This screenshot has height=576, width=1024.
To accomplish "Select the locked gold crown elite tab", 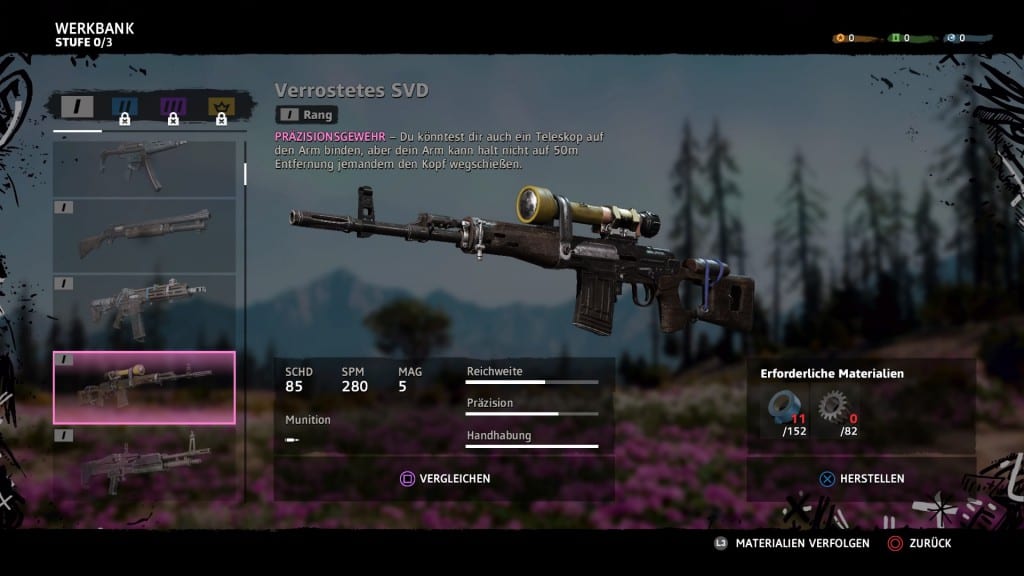I will coord(220,108).
